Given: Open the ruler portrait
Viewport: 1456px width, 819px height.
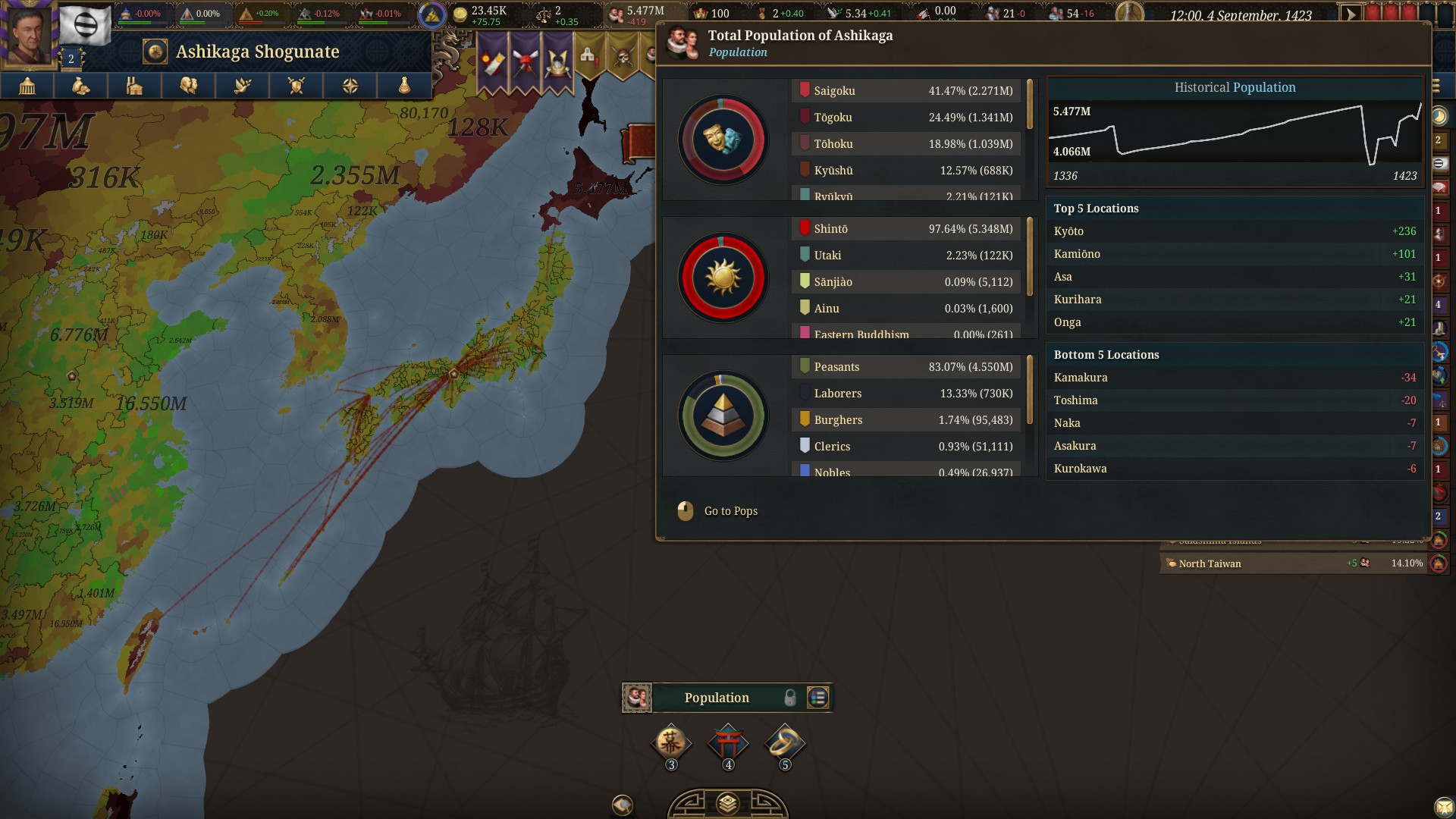Looking at the screenshot, I should point(29,34).
